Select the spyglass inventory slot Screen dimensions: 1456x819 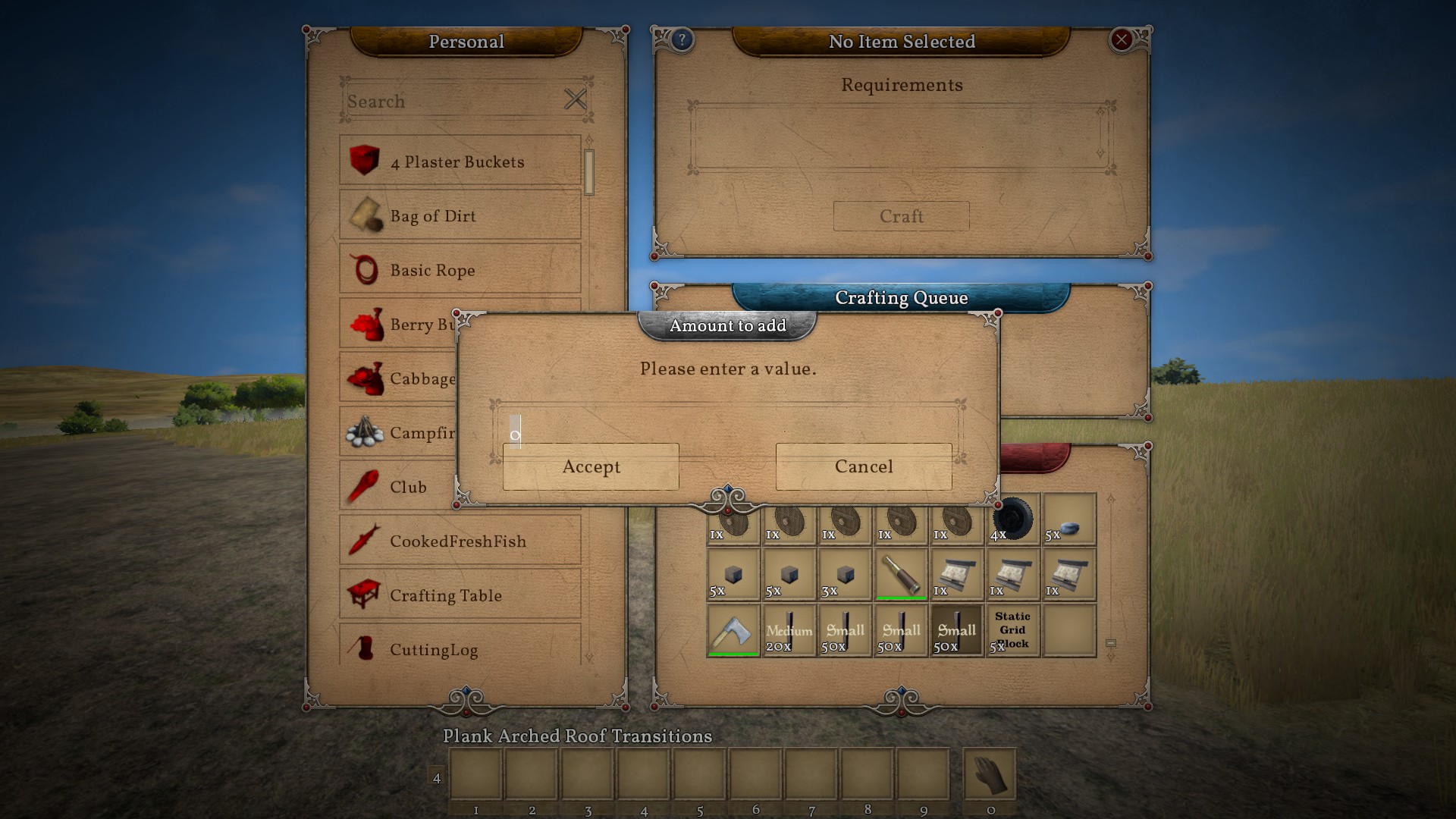coord(901,575)
